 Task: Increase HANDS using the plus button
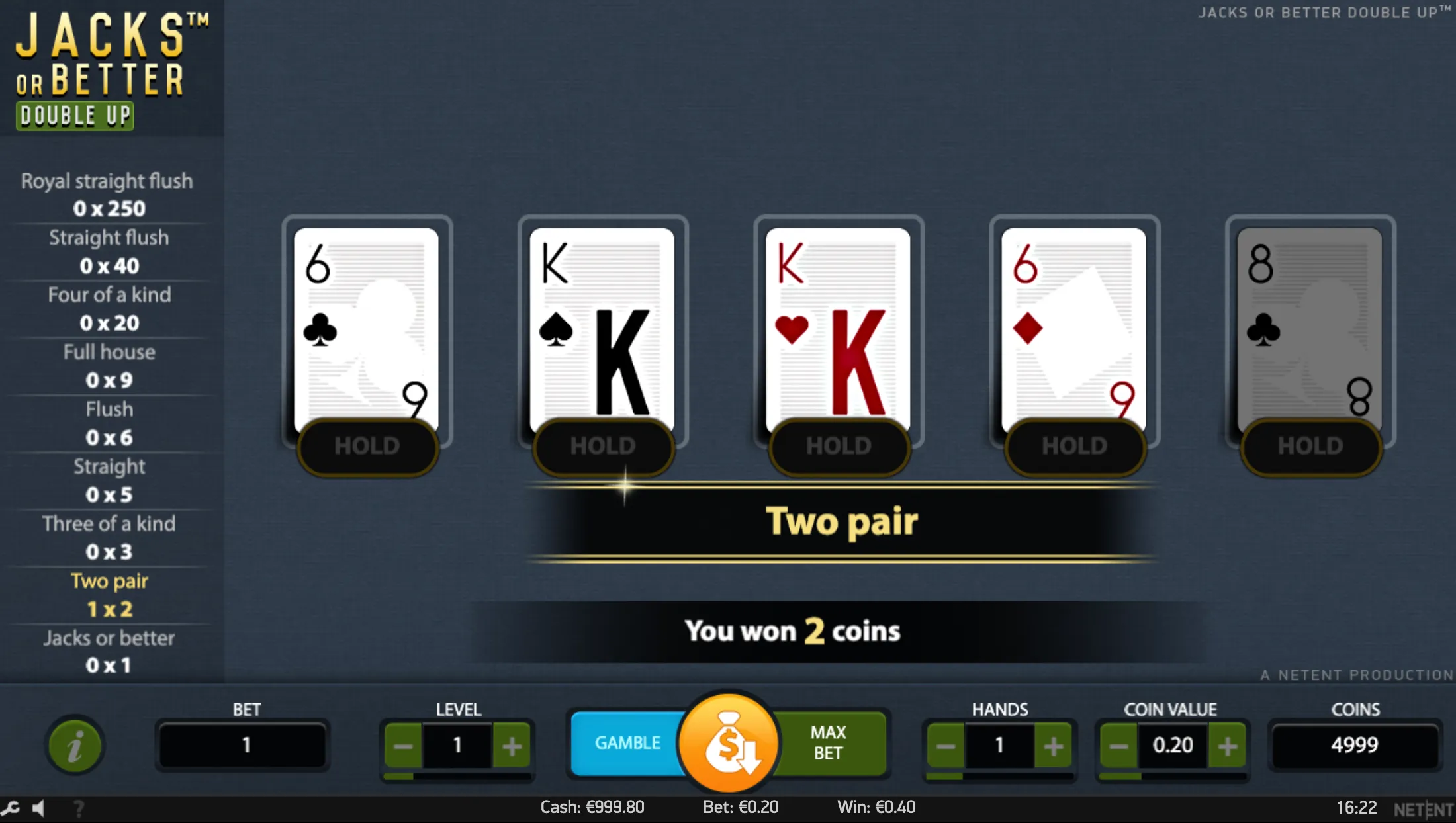tap(1054, 745)
